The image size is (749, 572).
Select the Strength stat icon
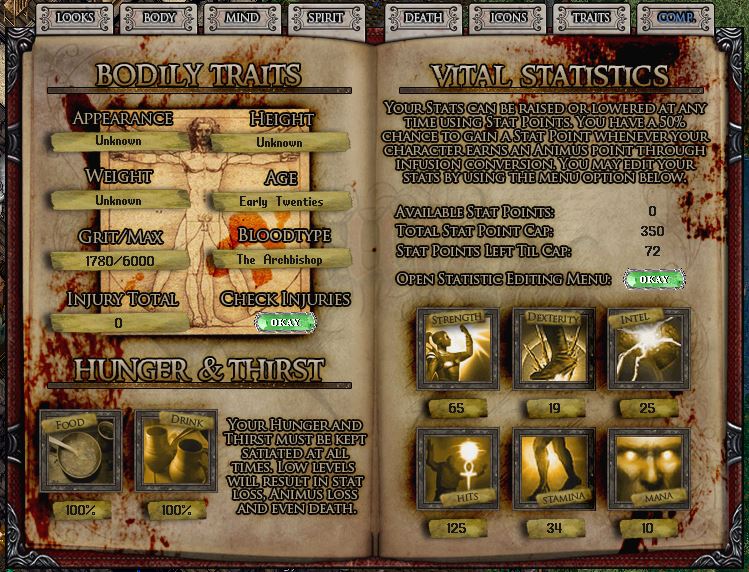(457, 349)
